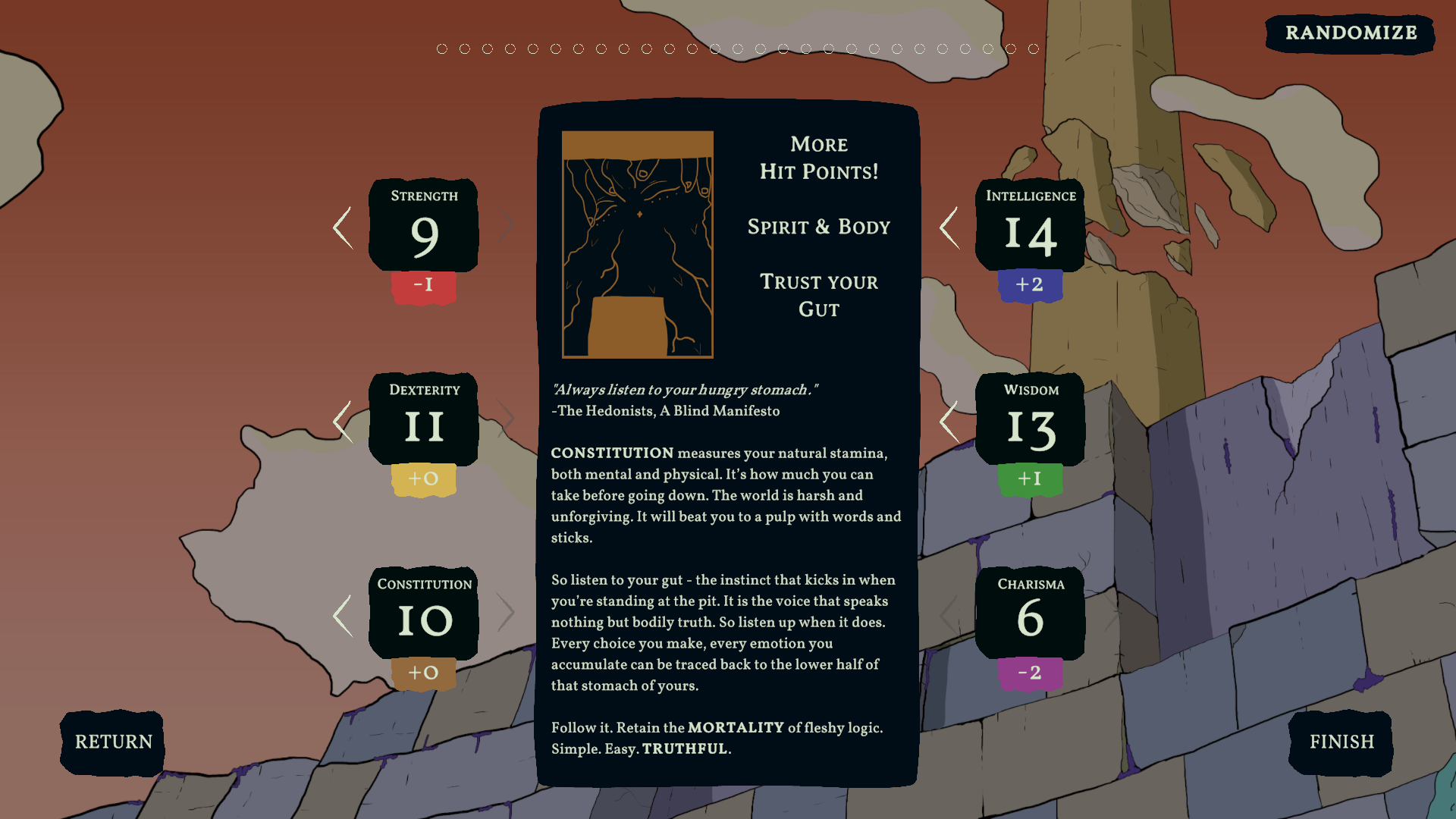Image resolution: width=1456 pixels, height=819 pixels.
Task: Select the first progress dot at top
Action: pyautogui.click(x=441, y=48)
